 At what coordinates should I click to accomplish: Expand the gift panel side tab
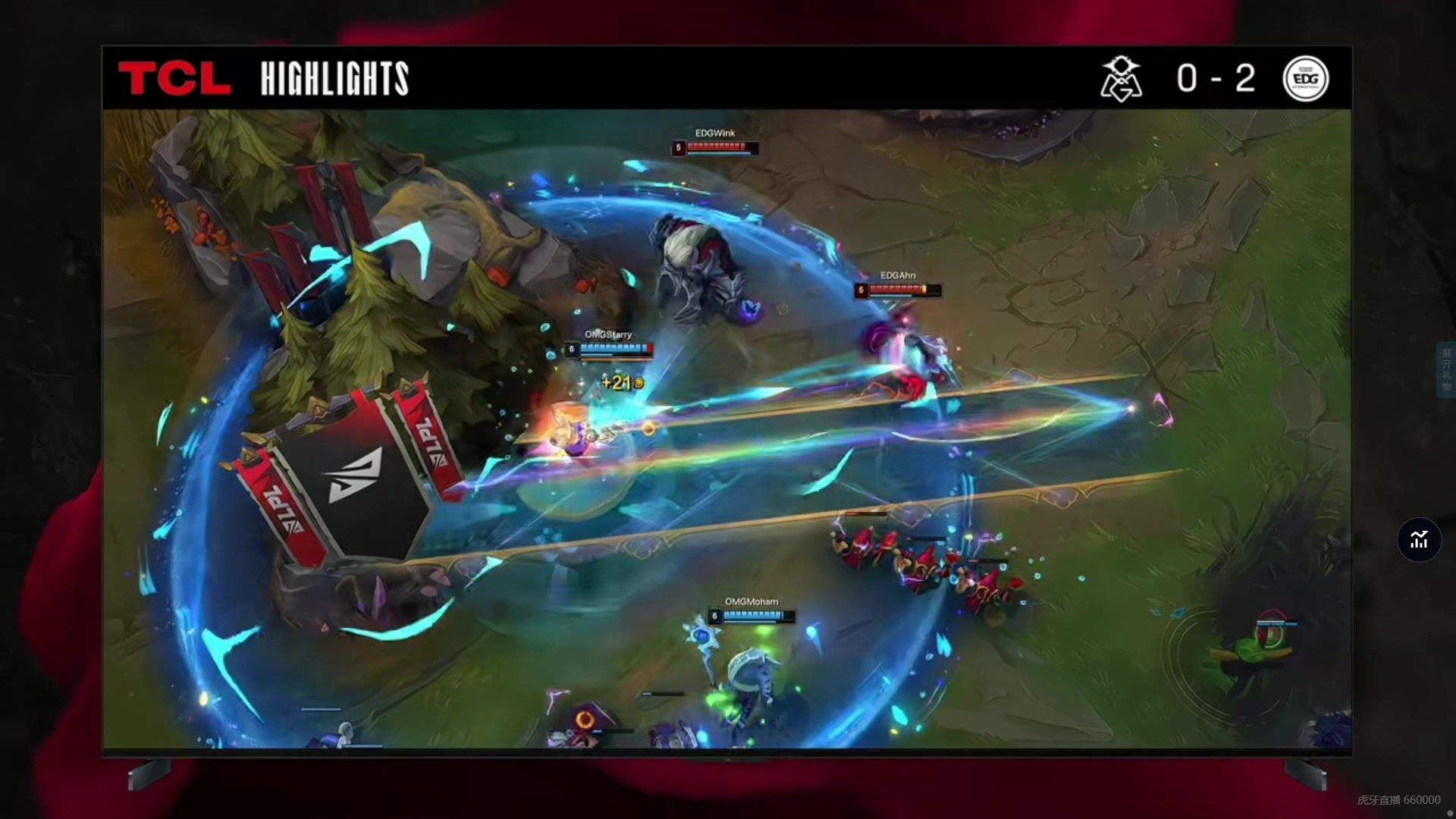point(1446,369)
